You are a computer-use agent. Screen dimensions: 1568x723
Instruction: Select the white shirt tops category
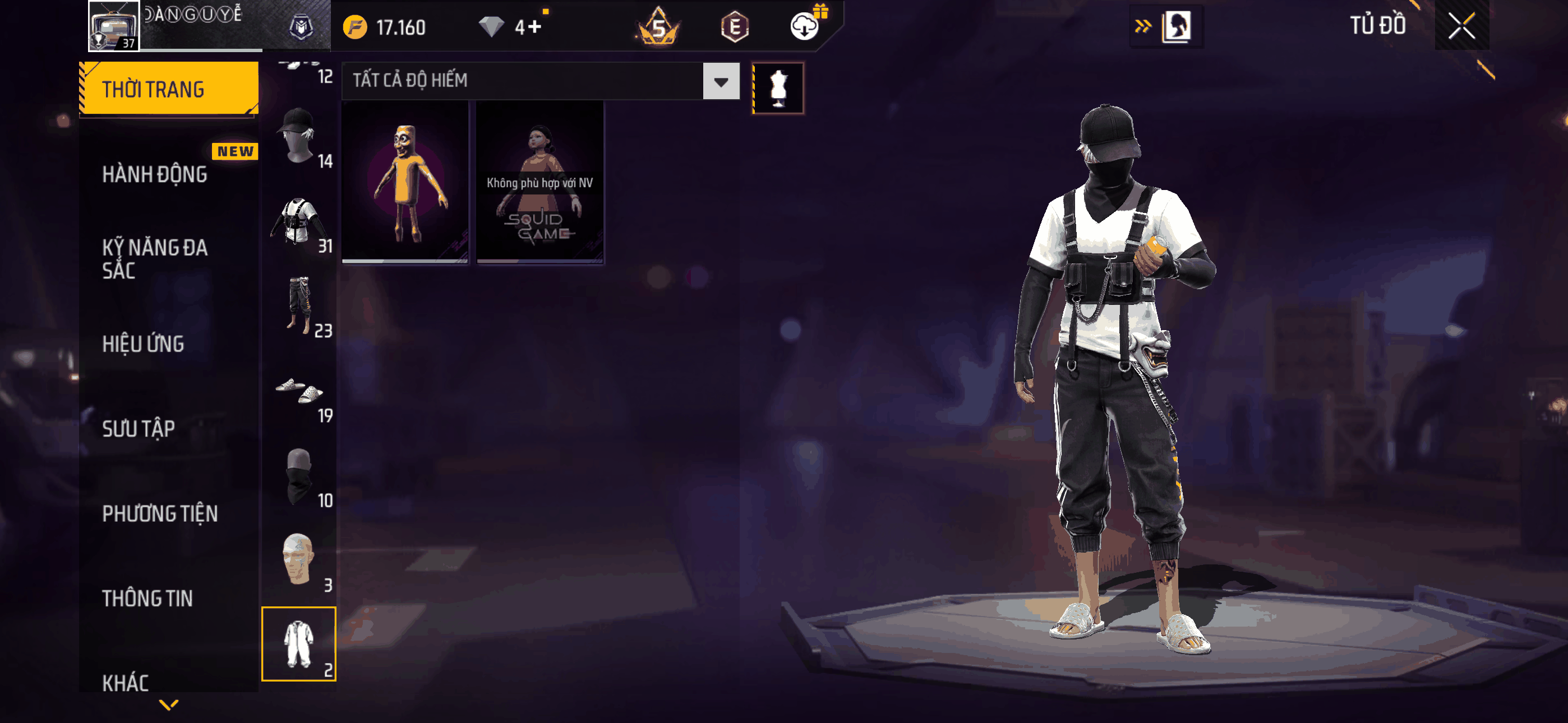[x=298, y=221]
